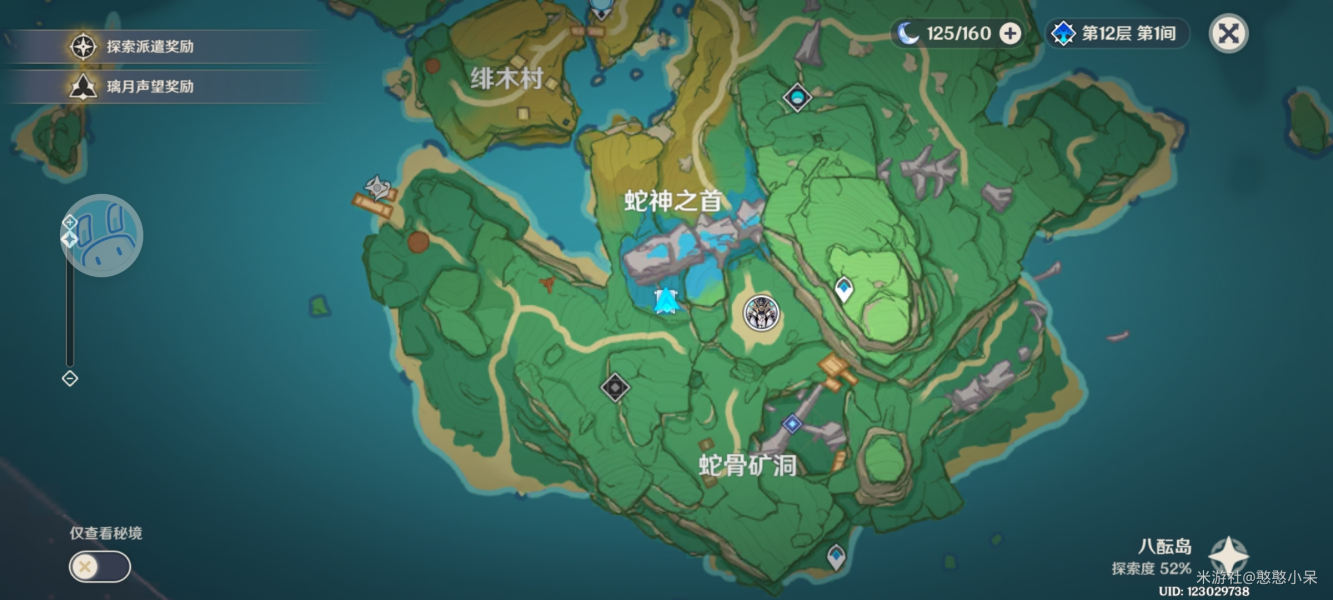Select the dark diamond domain marker
The width and height of the screenshot is (1333, 600).
(615, 387)
